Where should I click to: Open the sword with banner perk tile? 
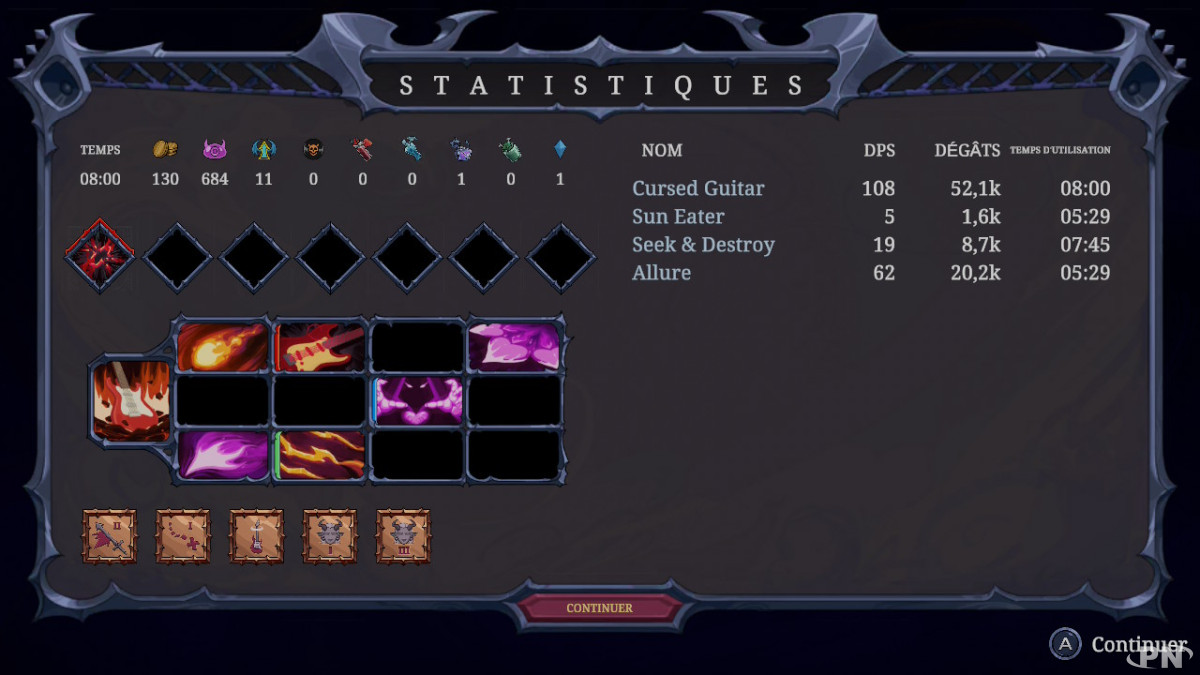[x=109, y=537]
